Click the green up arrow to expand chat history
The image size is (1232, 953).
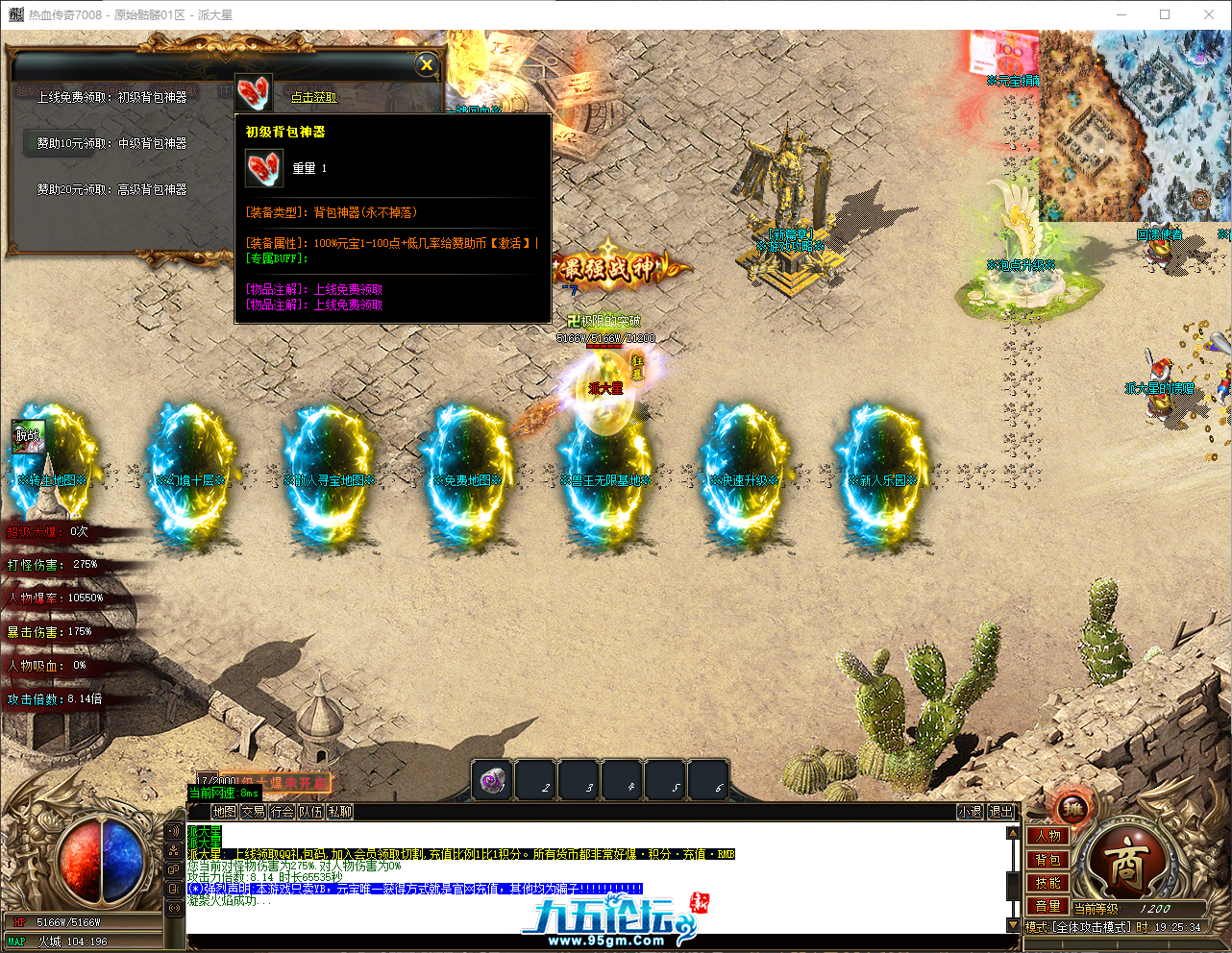1012,832
